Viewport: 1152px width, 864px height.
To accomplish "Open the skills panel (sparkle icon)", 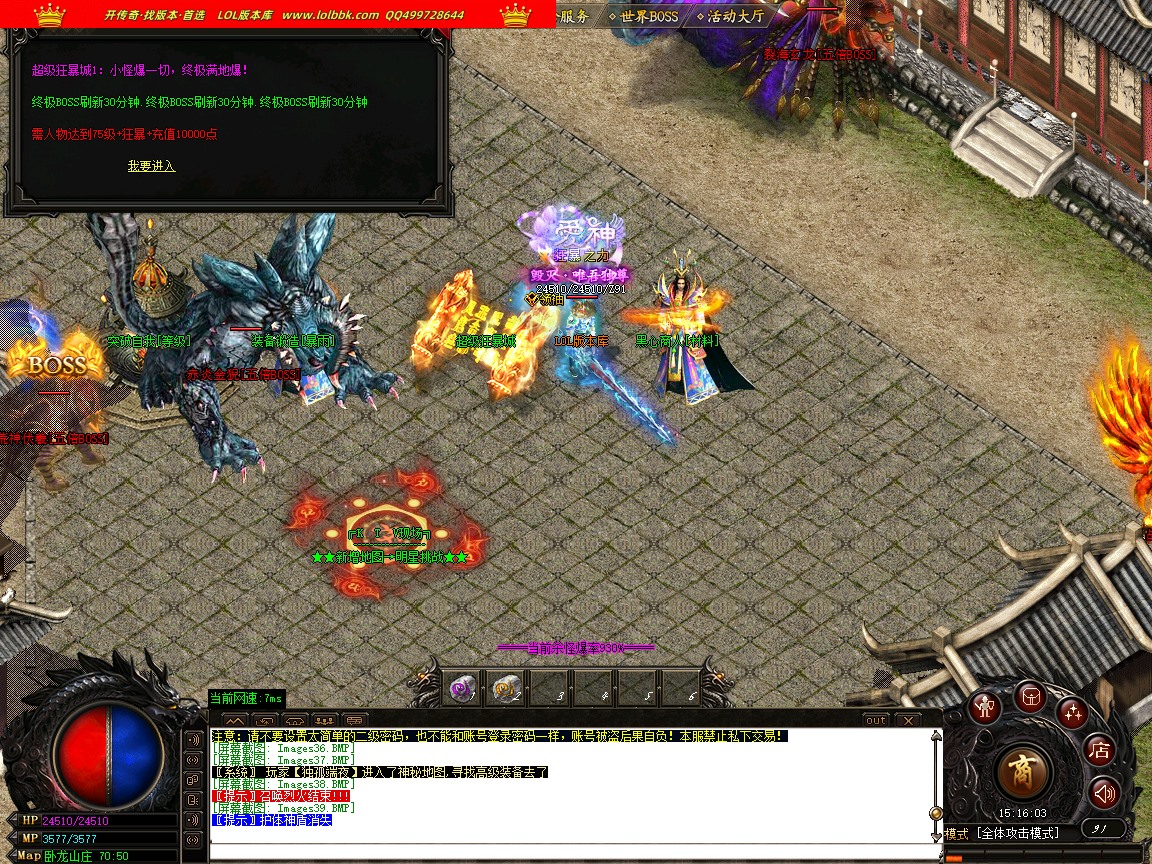I will (x=1074, y=712).
